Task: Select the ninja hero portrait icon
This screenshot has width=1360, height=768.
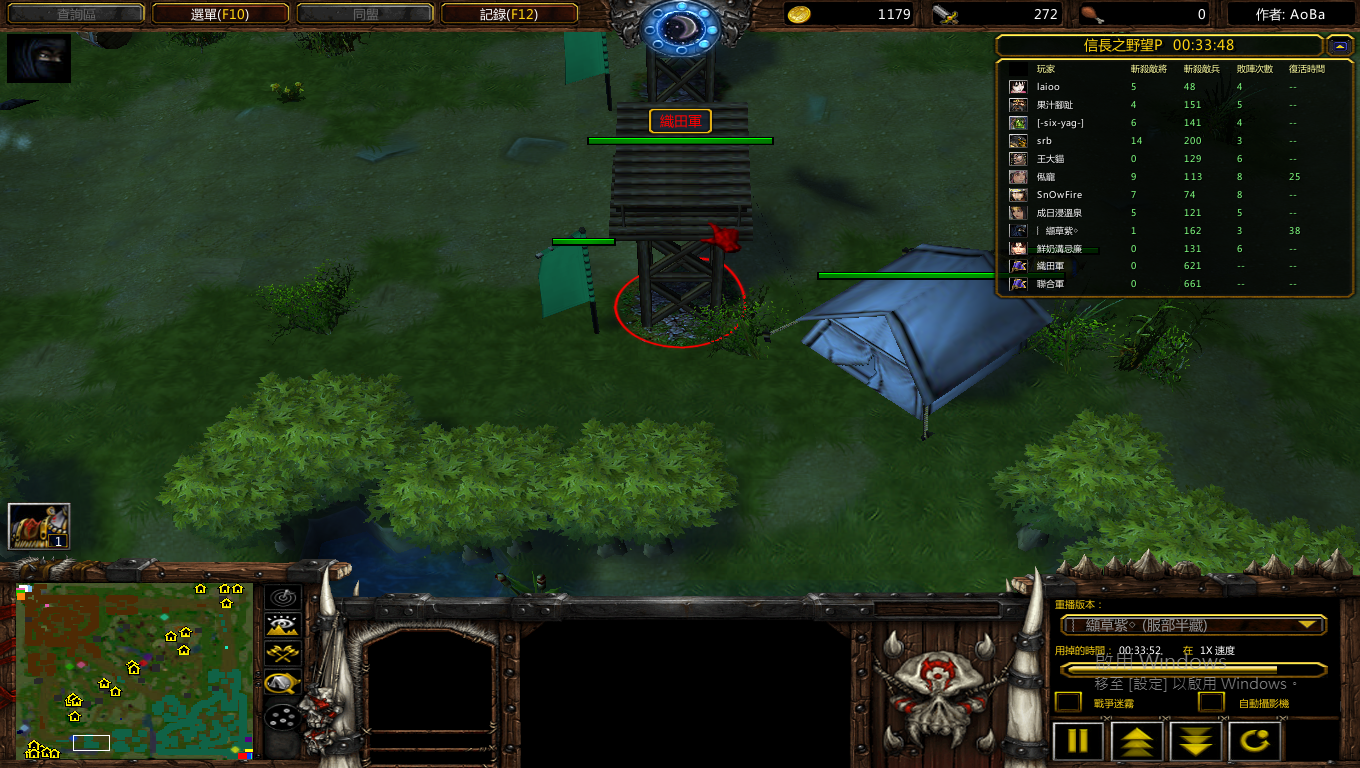Action: 39,59
